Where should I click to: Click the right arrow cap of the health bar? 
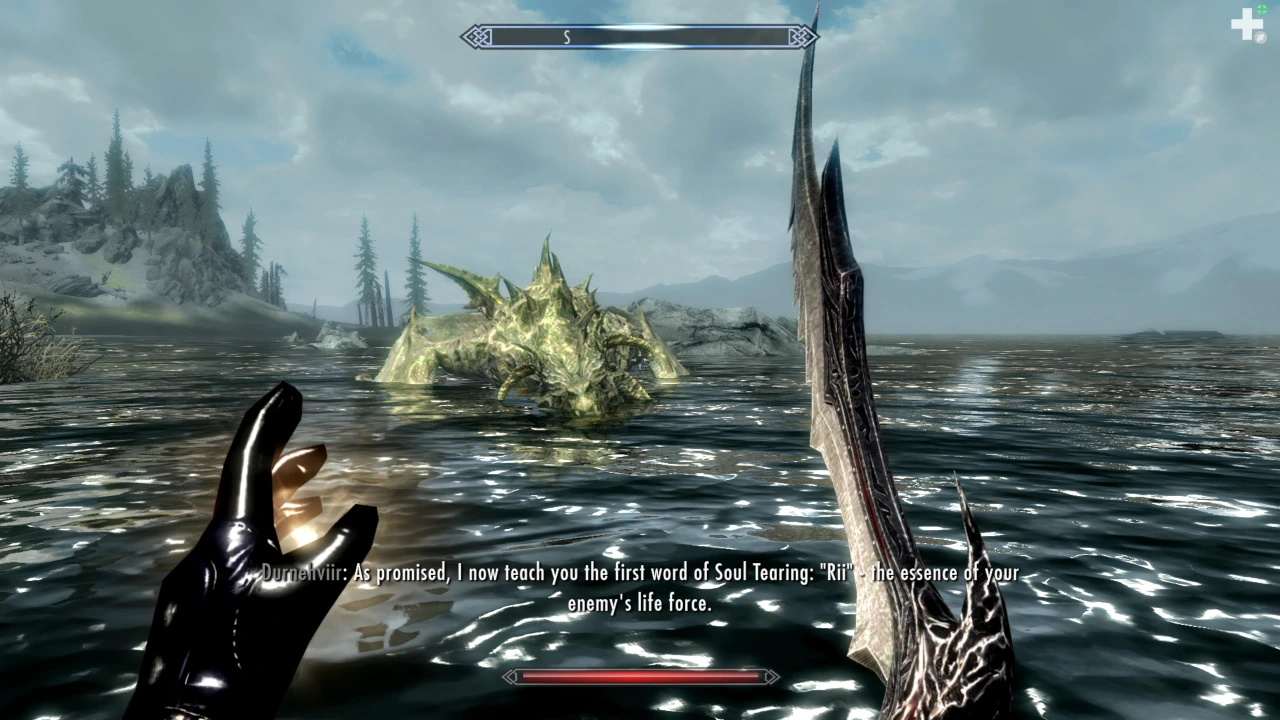point(772,677)
